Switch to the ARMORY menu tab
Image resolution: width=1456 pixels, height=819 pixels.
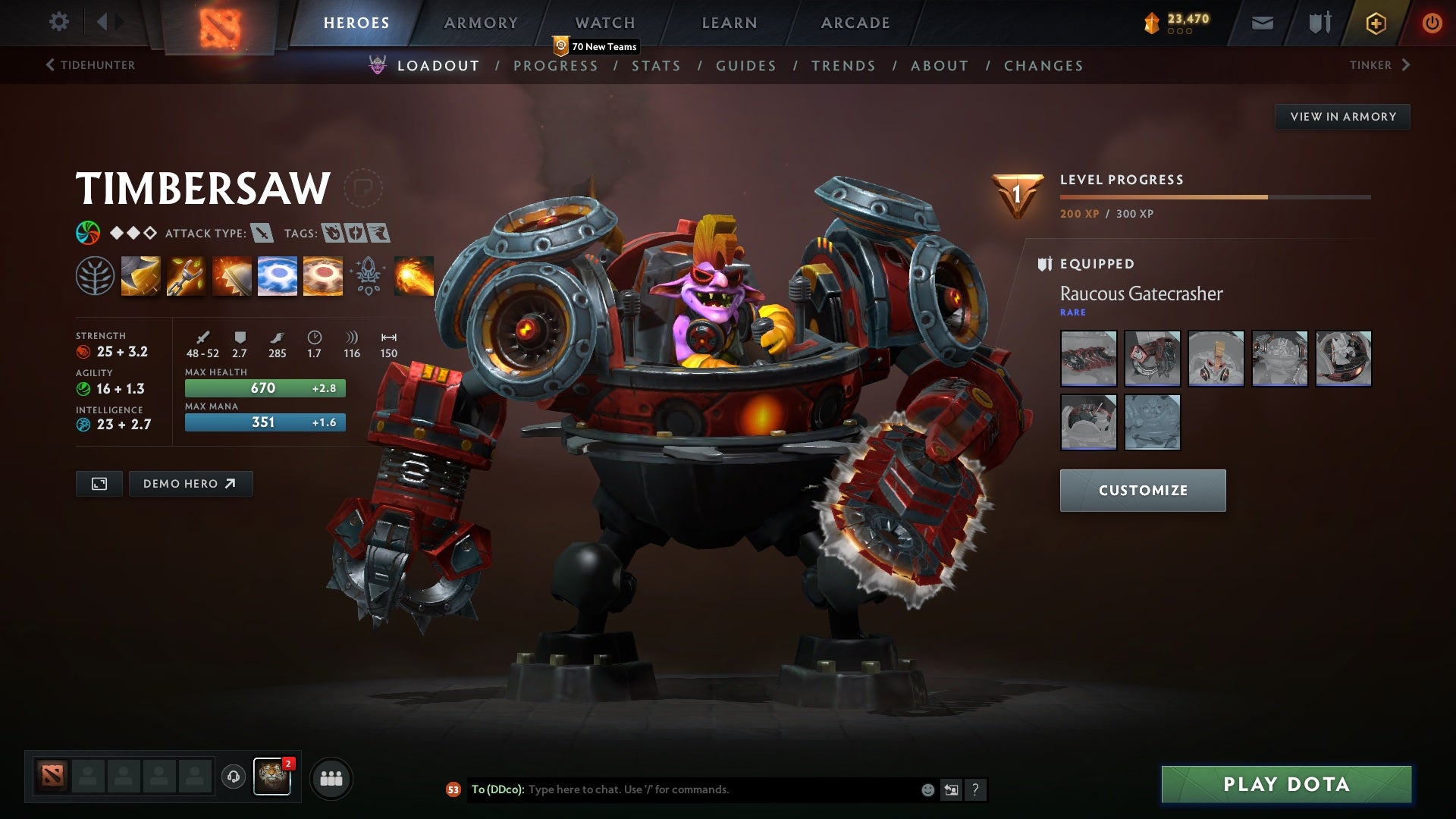[482, 23]
